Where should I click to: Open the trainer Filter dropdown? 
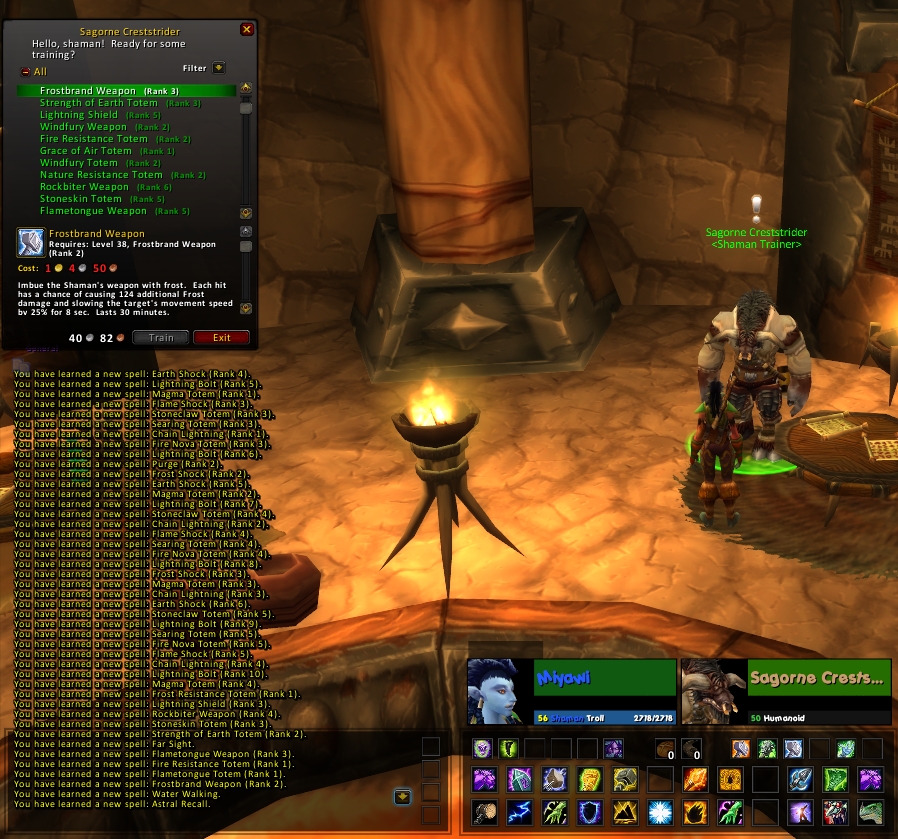219,68
